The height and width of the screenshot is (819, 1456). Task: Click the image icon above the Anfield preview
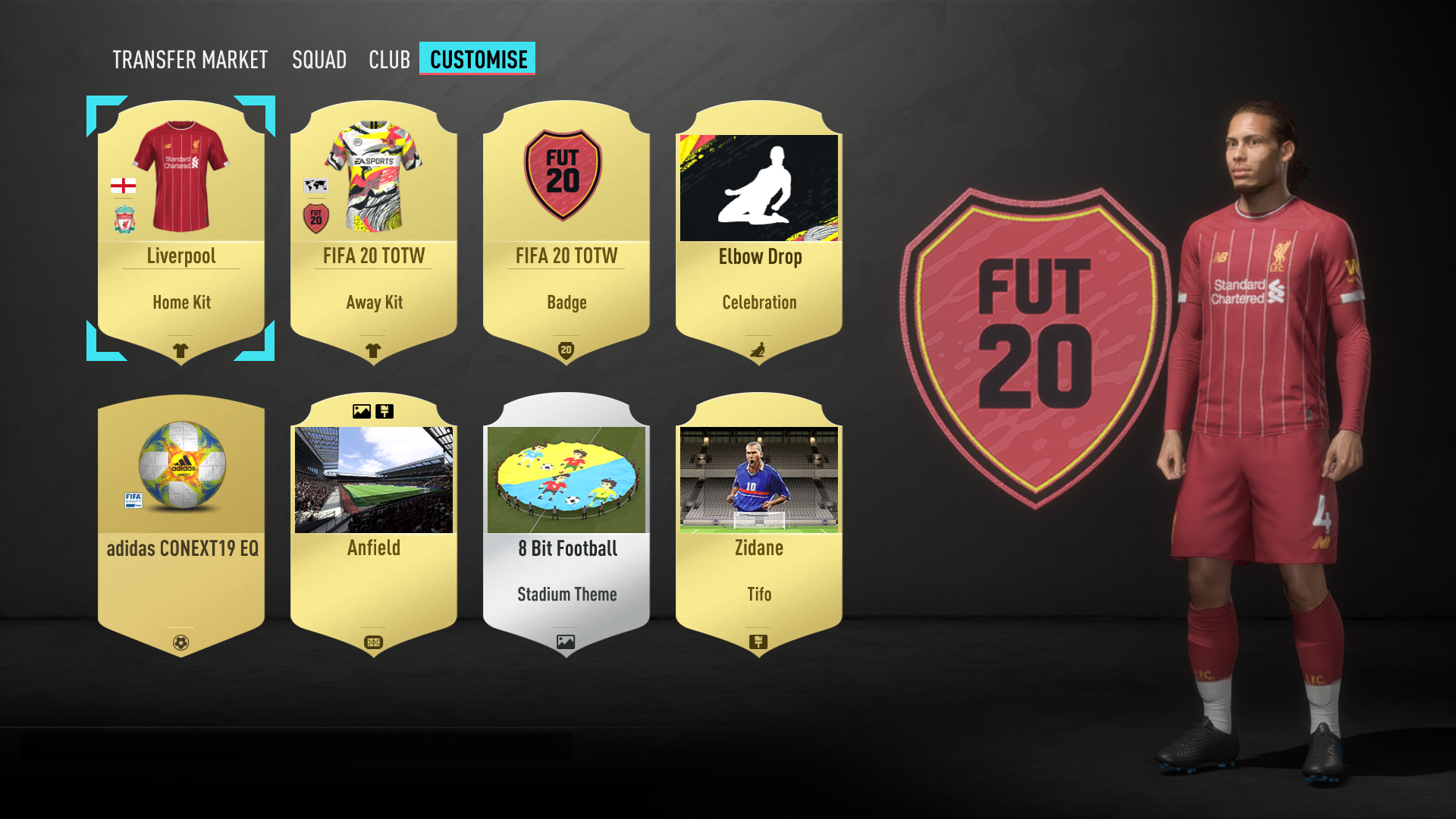tap(360, 410)
